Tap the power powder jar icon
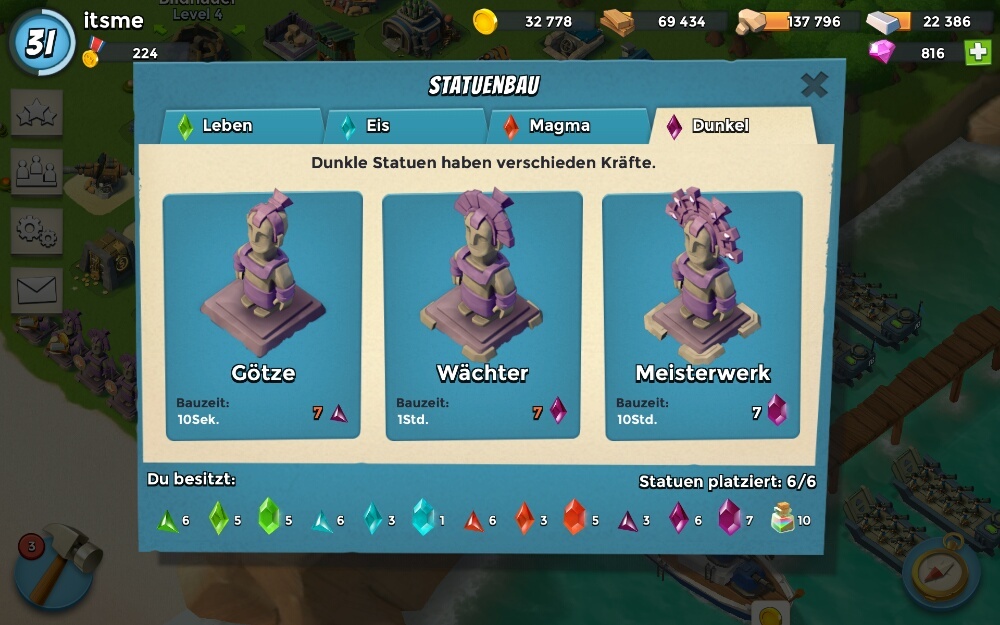This screenshot has width=1000, height=625. click(783, 518)
